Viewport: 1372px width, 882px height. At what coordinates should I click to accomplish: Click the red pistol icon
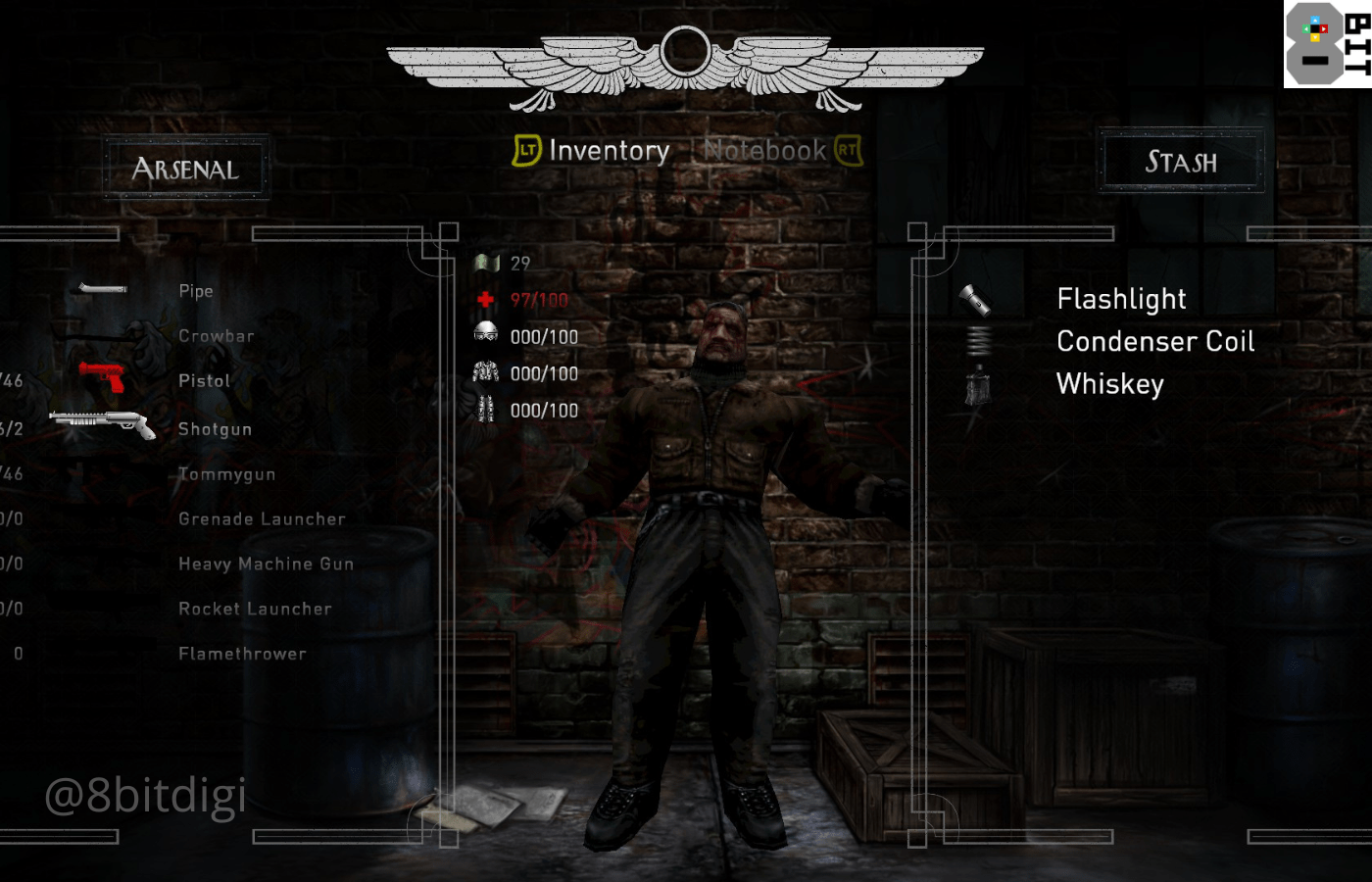102,376
